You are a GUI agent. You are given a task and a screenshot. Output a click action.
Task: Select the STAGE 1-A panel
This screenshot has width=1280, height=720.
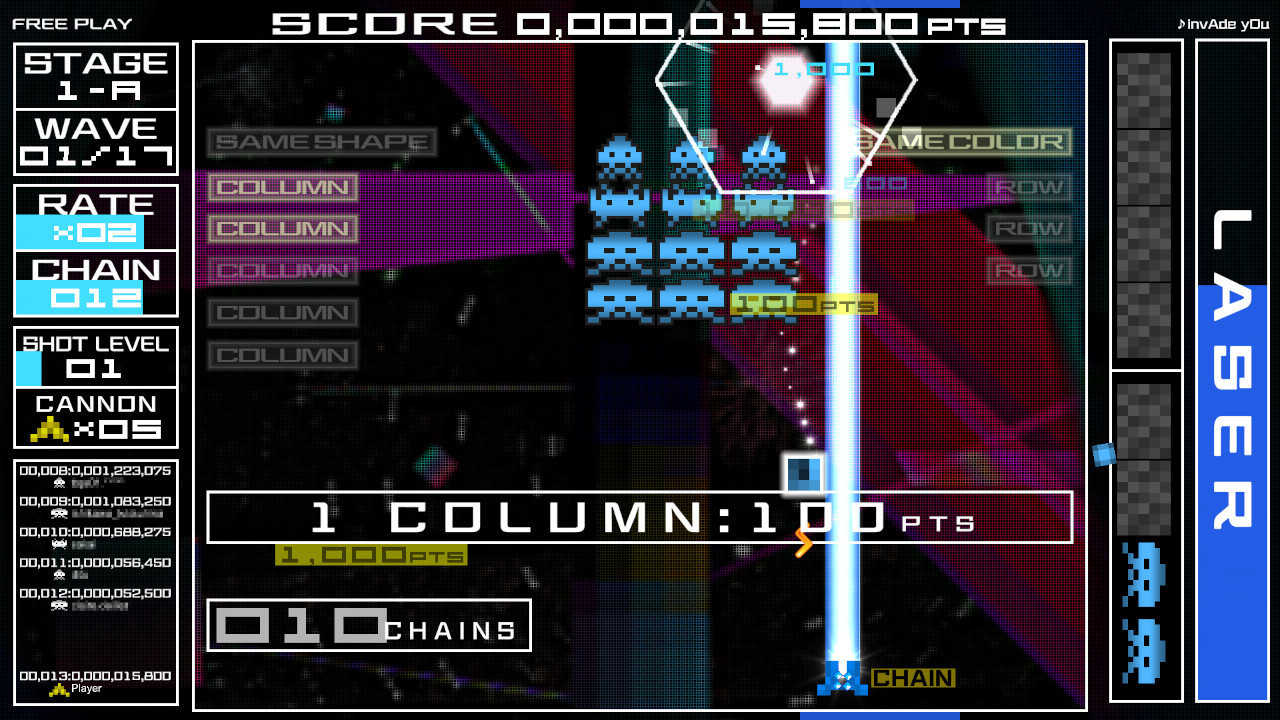95,77
